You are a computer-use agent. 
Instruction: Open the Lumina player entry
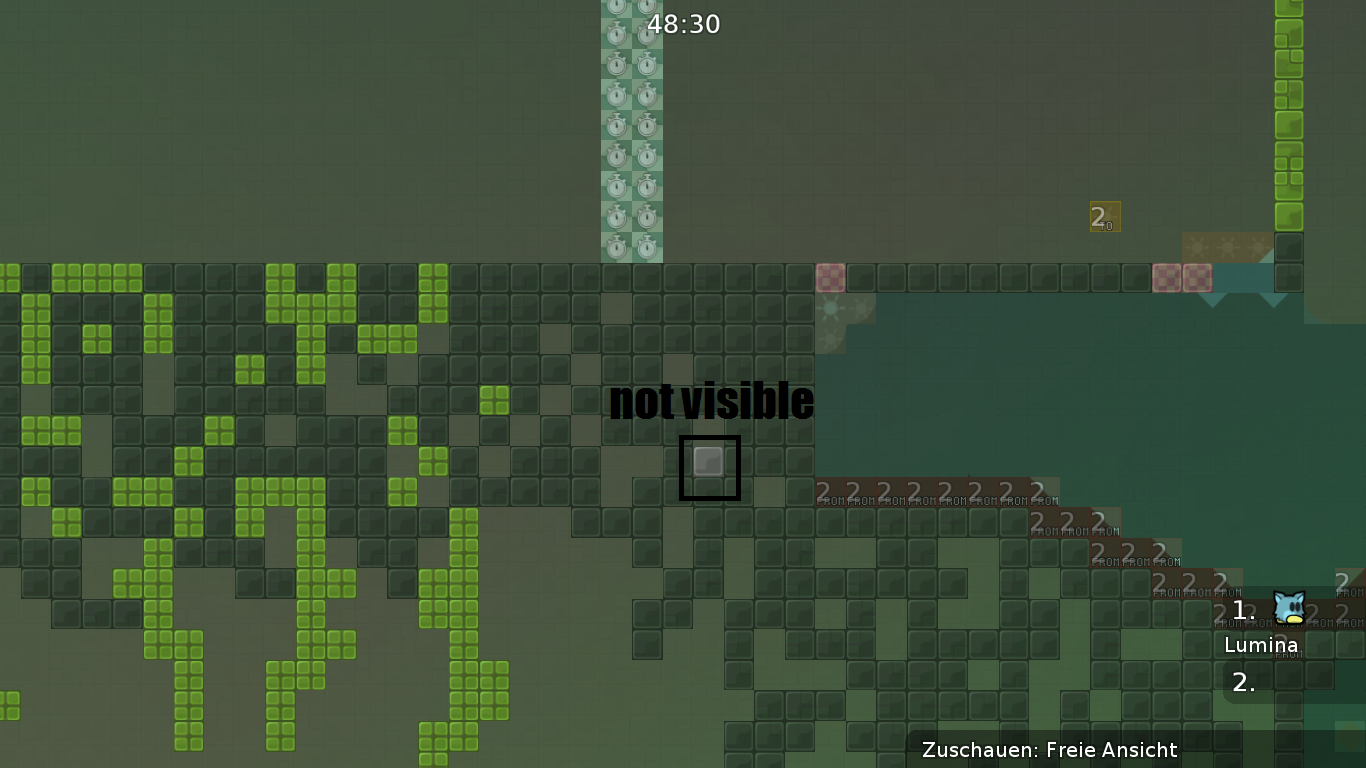(x=1261, y=645)
